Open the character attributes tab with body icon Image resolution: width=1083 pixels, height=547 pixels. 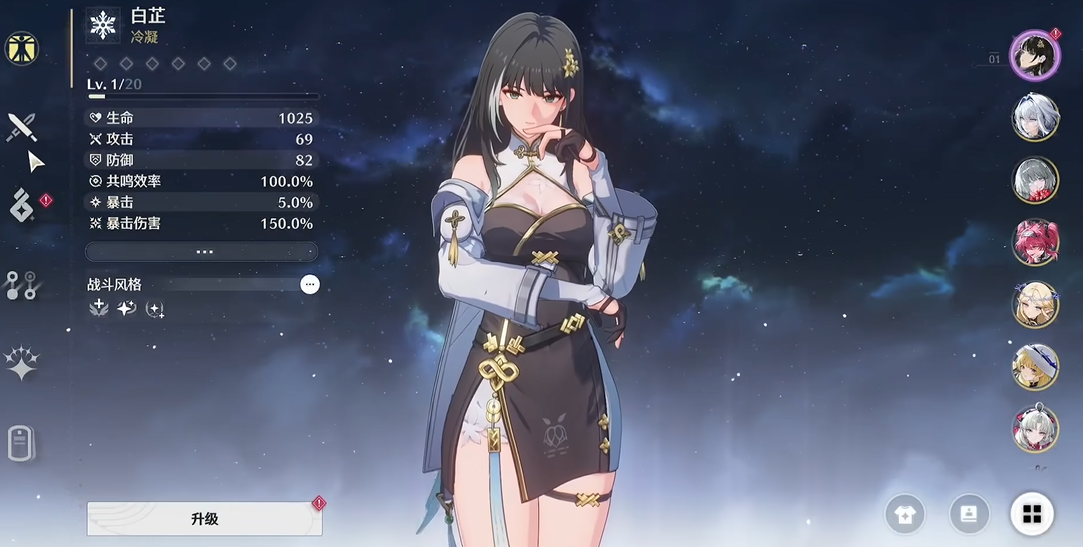(21, 48)
